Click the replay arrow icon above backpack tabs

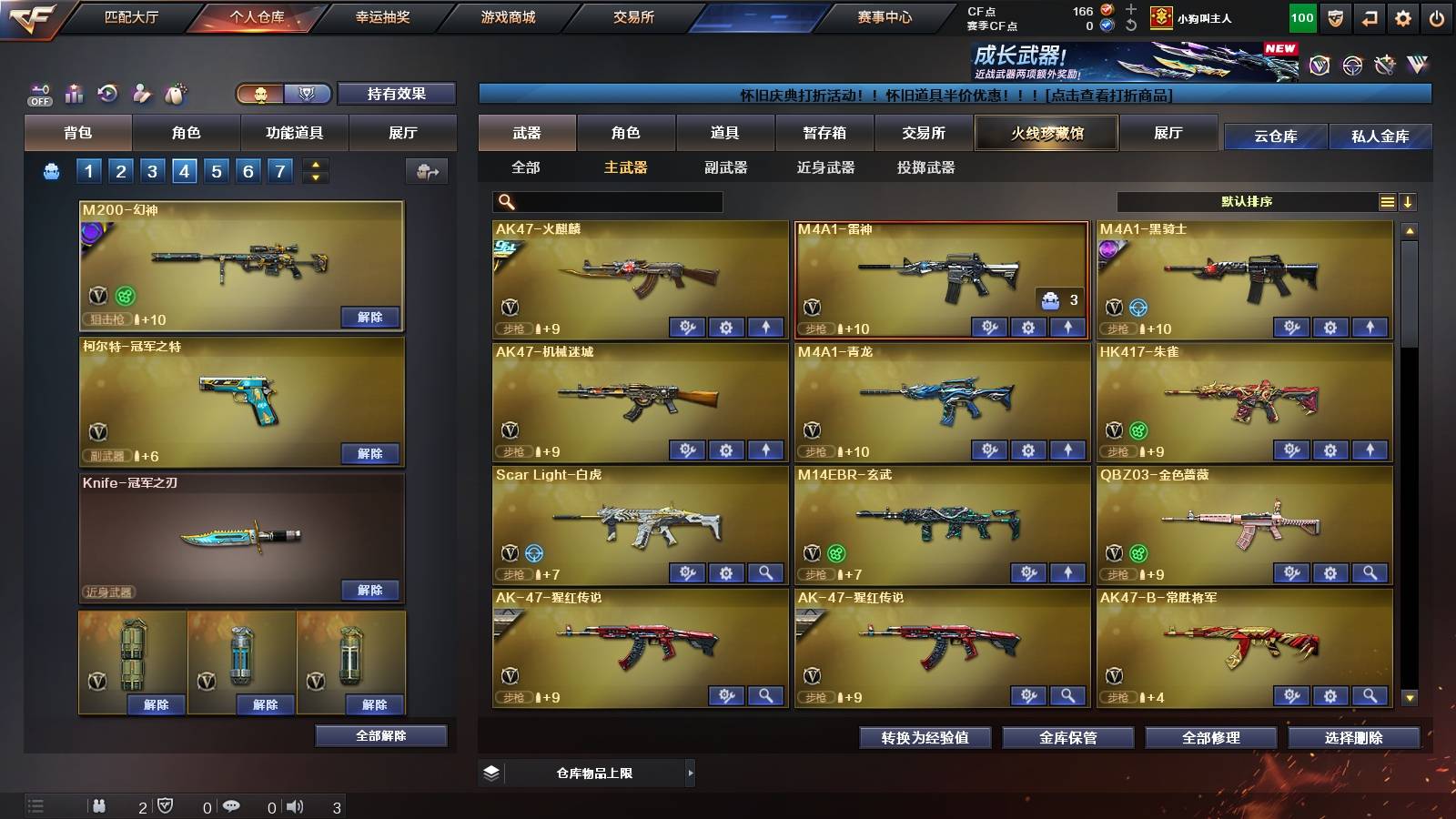(x=108, y=92)
